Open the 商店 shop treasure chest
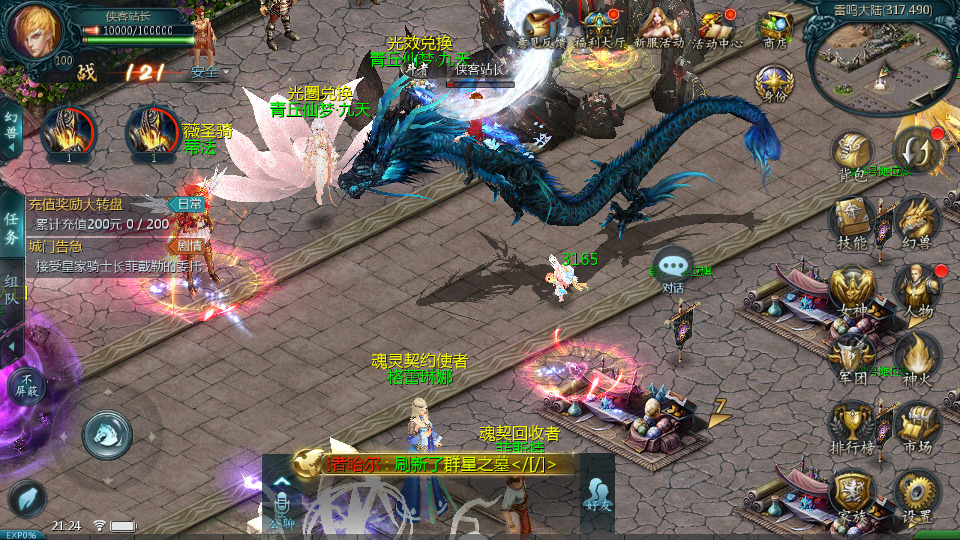This screenshot has width=960, height=540. point(775,25)
